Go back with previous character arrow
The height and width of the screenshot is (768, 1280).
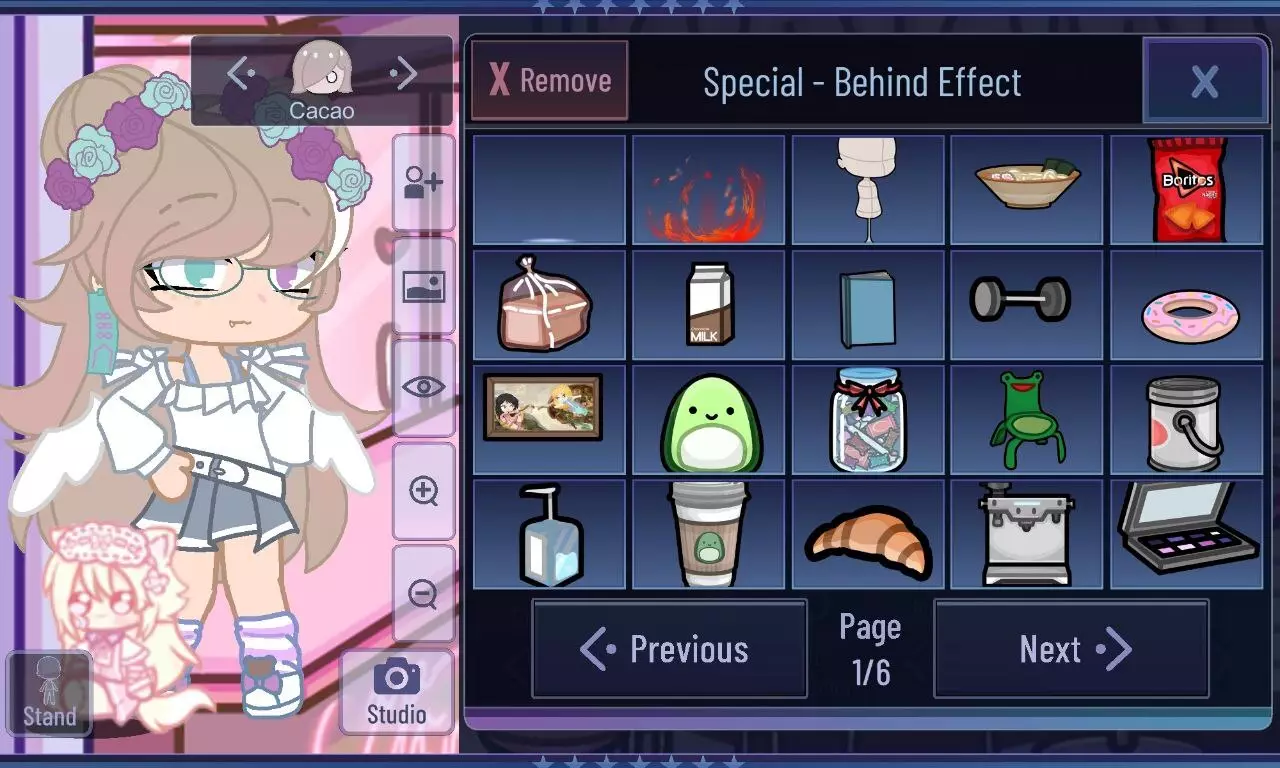click(x=237, y=72)
